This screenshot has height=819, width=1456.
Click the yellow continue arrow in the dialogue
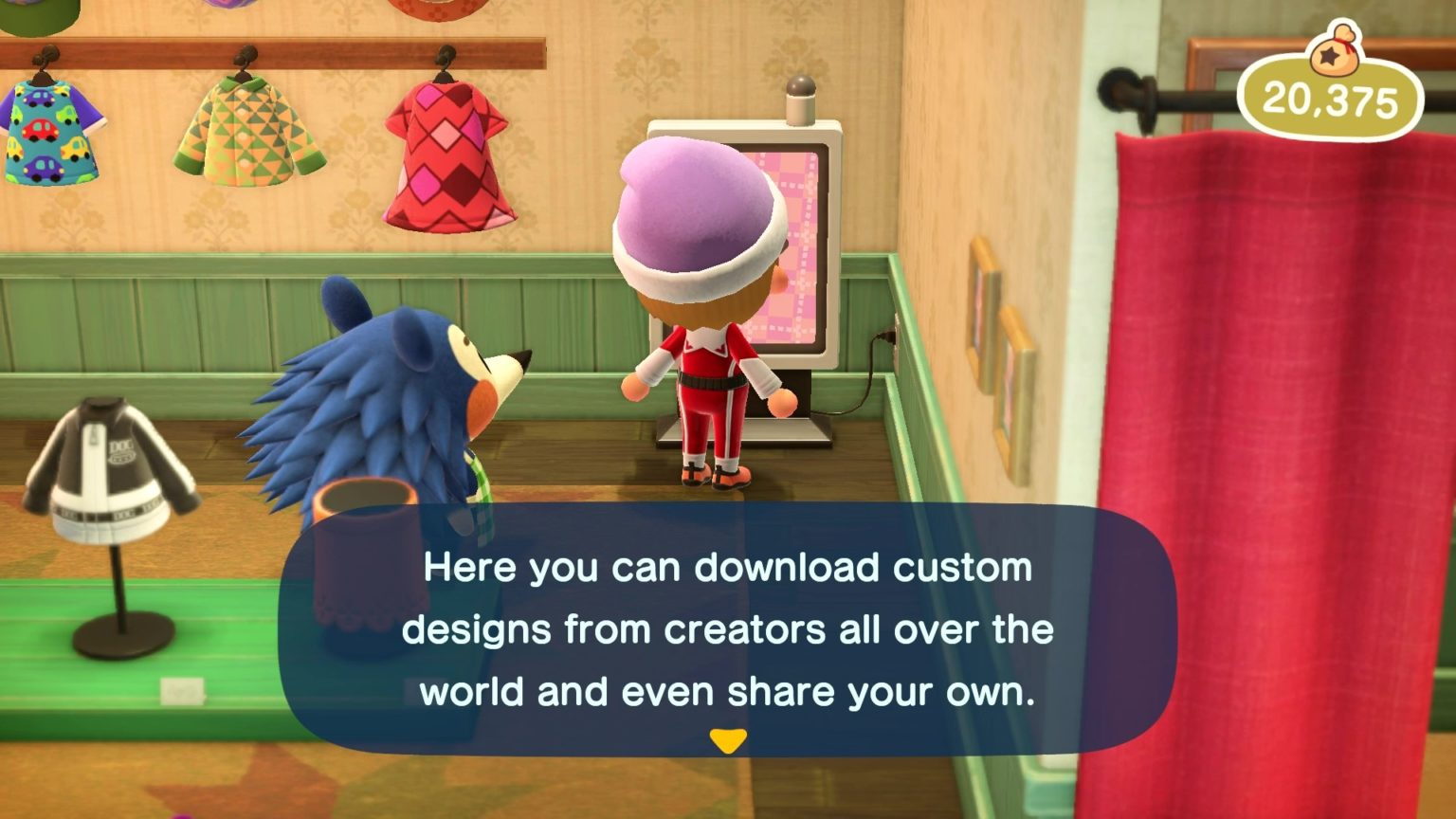729,740
